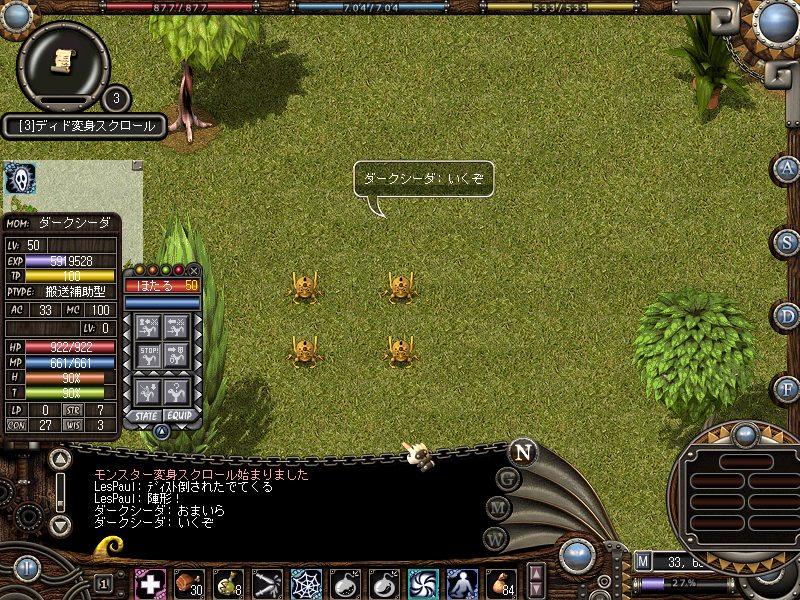
Task: Click the skull mask buff icon
Action: click(19, 178)
